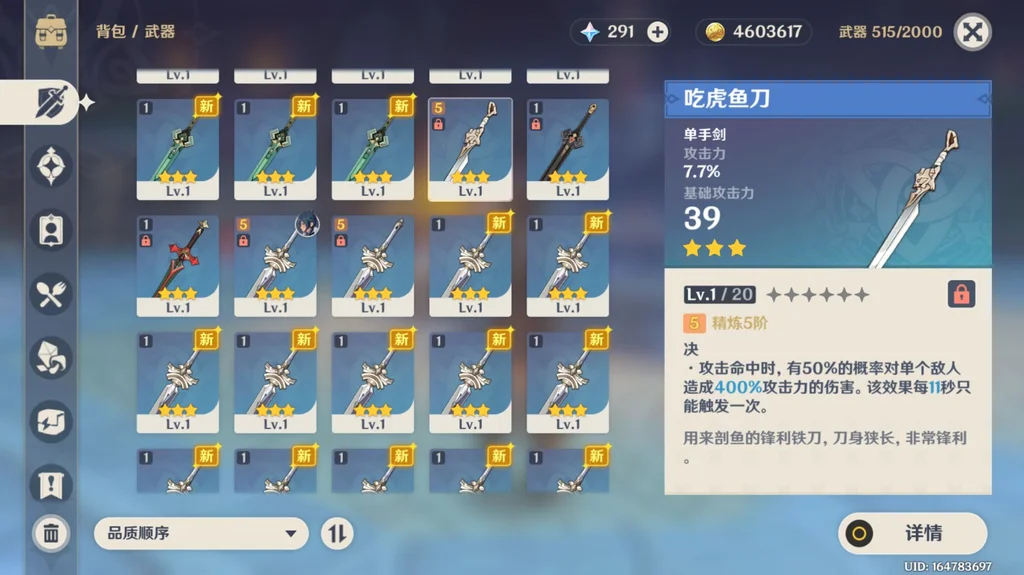
Task: Click the trash can delete button
Action: (51, 533)
